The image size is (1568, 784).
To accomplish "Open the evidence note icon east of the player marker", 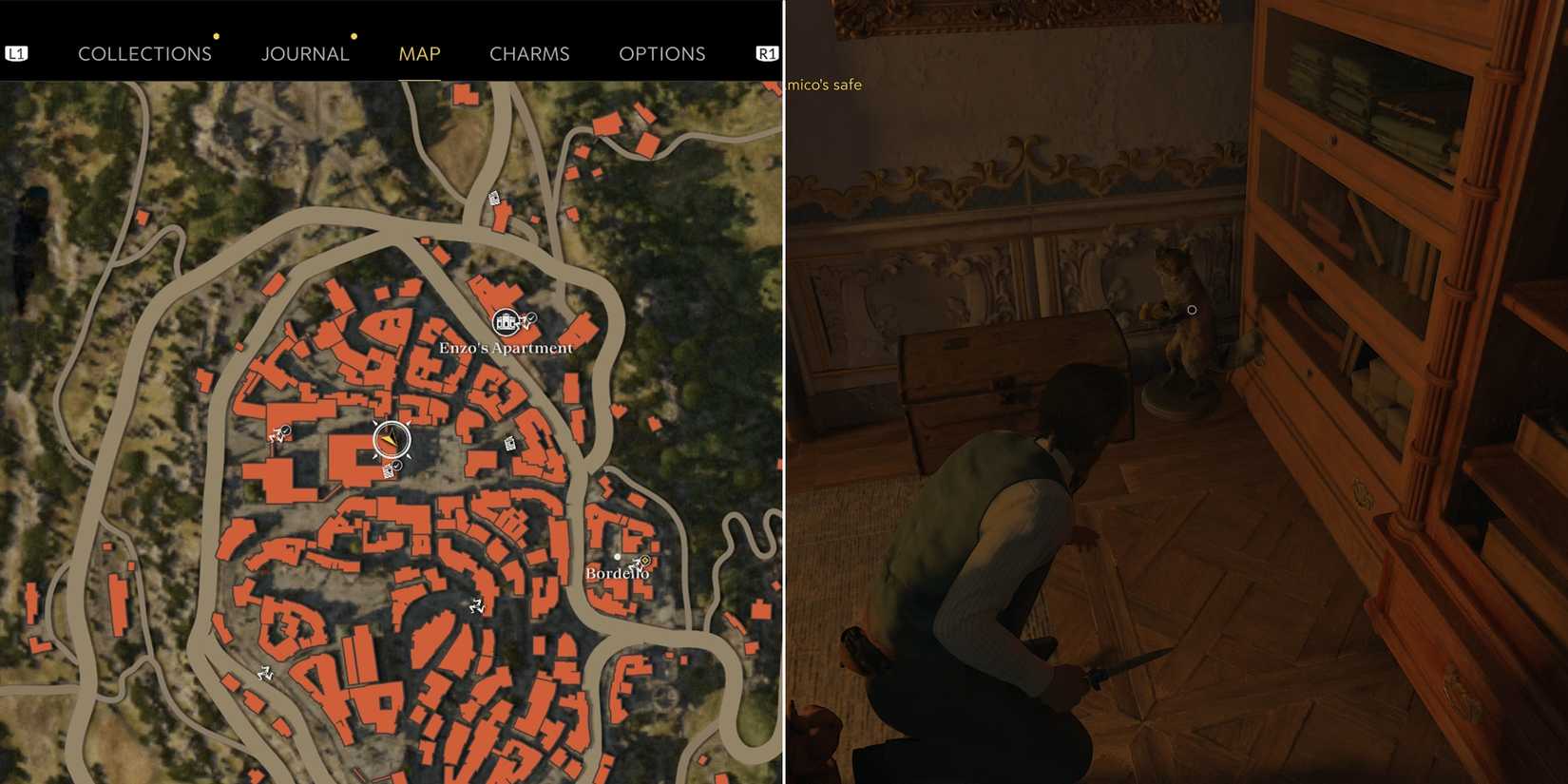I will coord(509,442).
